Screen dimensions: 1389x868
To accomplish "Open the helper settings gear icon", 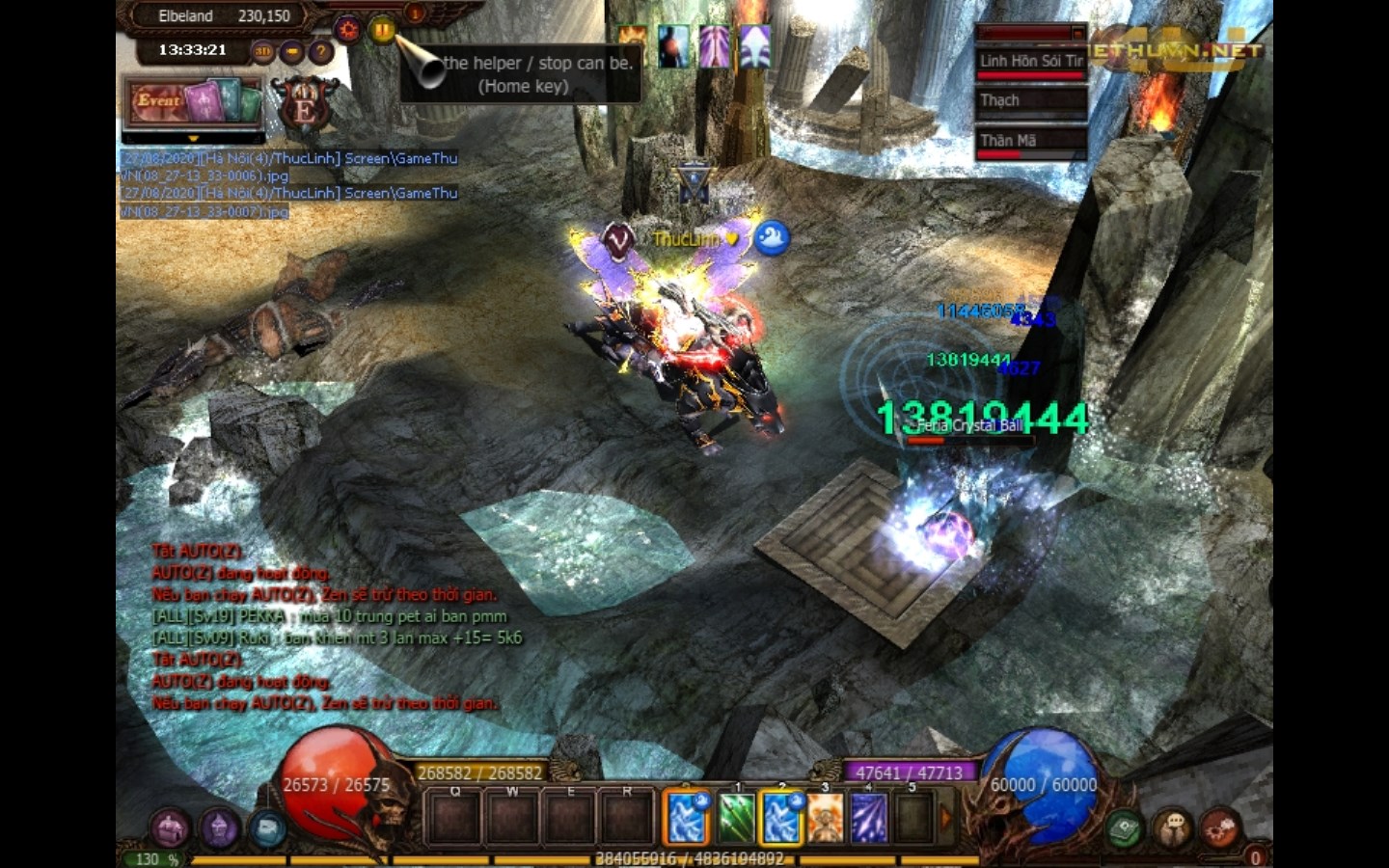I will pyautogui.click(x=348, y=30).
